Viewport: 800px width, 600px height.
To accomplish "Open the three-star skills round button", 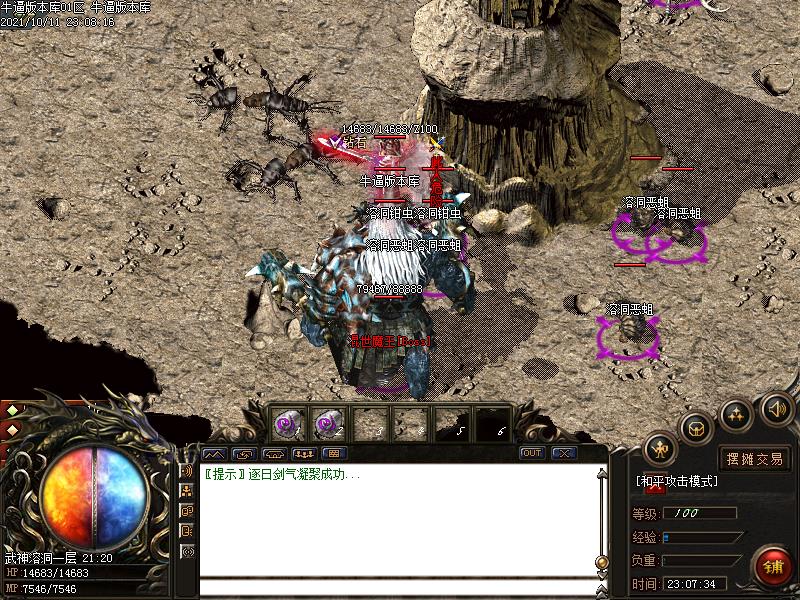I will pos(736,412).
